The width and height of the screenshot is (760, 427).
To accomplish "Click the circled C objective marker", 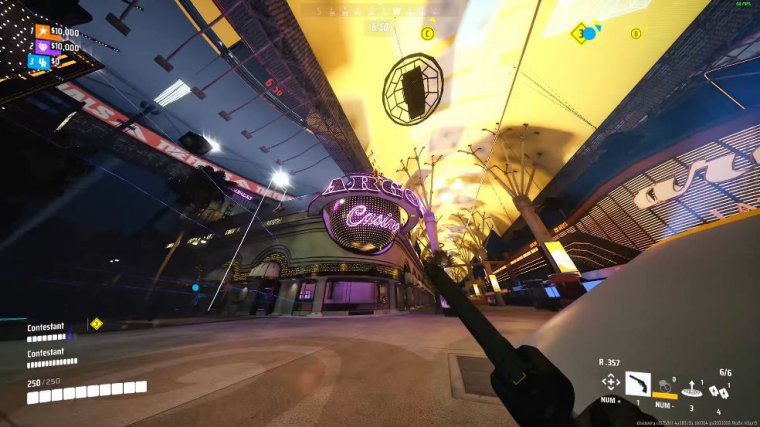I will coord(428,33).
